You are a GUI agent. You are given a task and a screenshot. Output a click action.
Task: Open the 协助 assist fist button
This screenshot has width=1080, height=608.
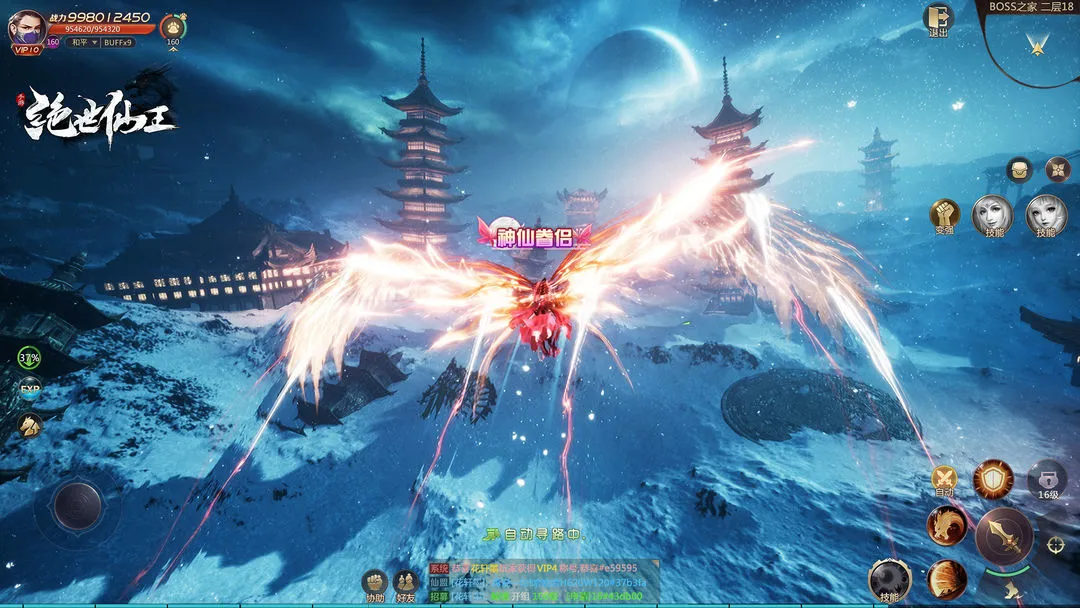coord(375,584)
